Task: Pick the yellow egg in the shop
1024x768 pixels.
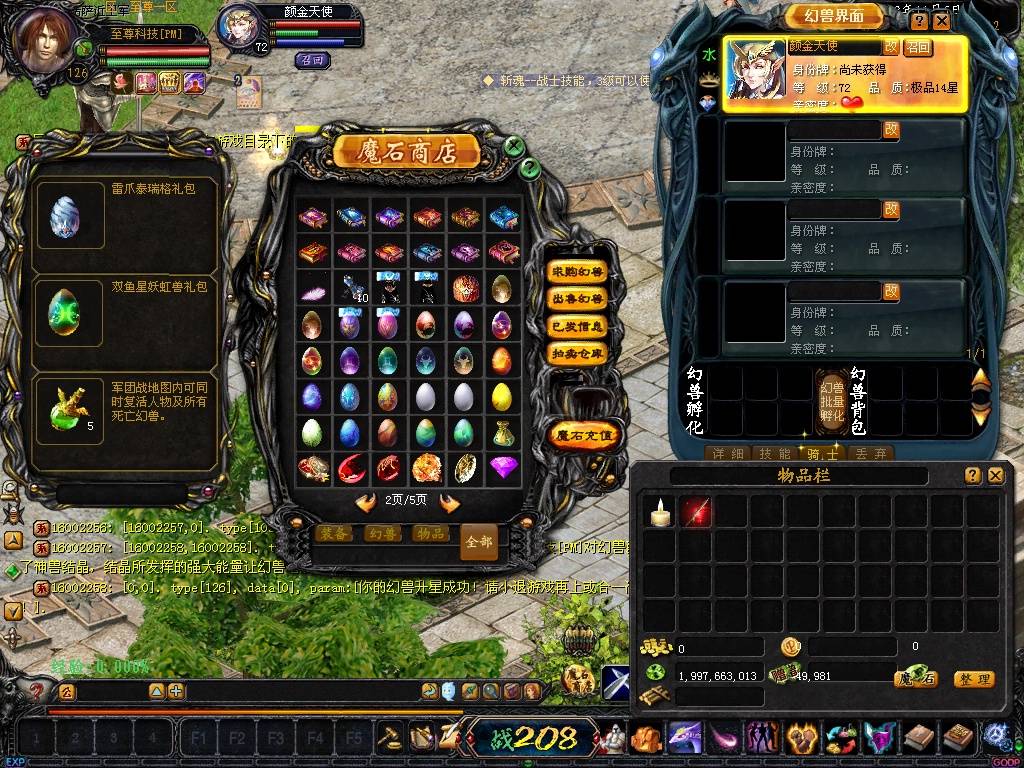Action: [x=502, y=398]
